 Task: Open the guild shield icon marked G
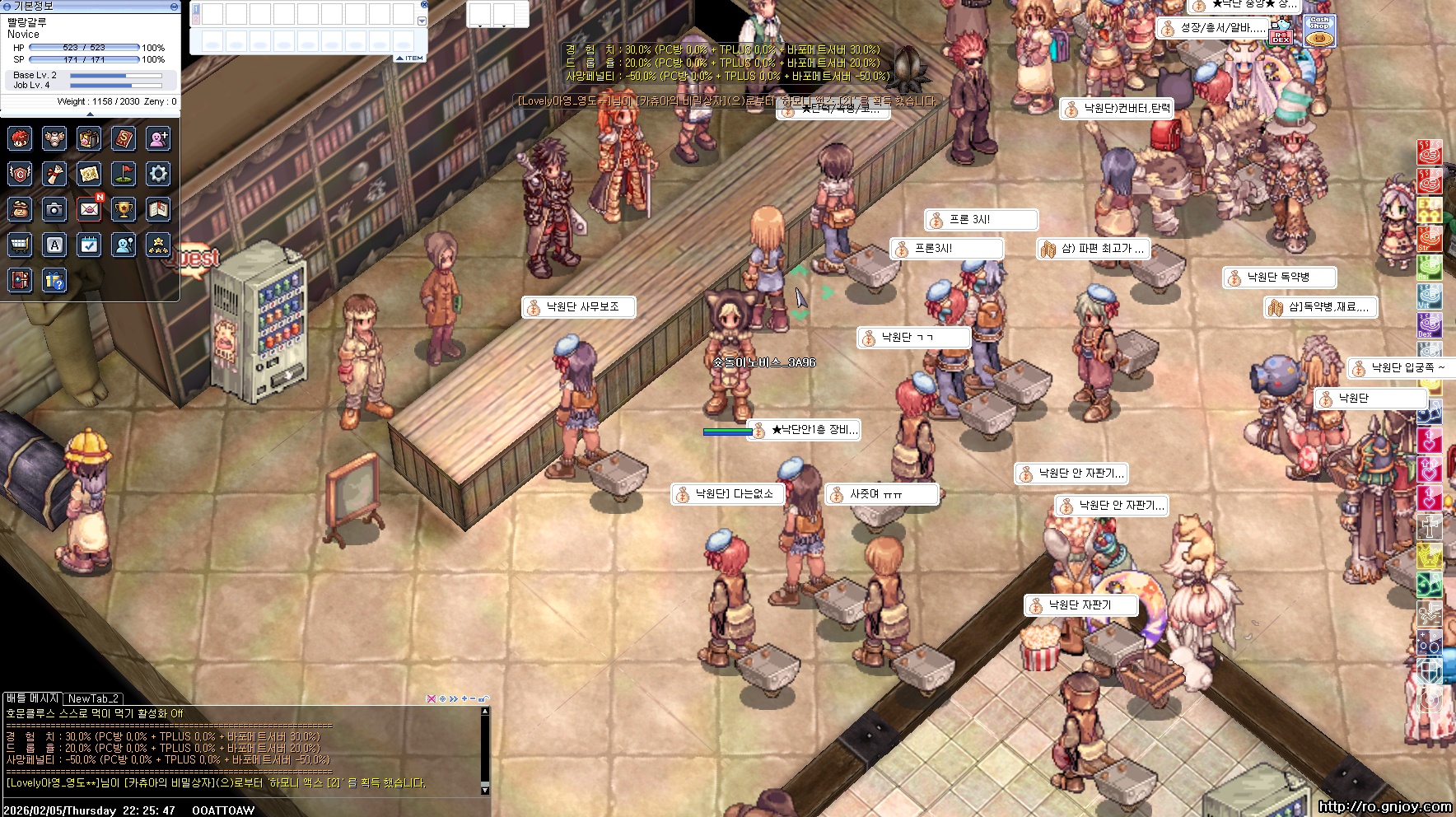(20, 174)
